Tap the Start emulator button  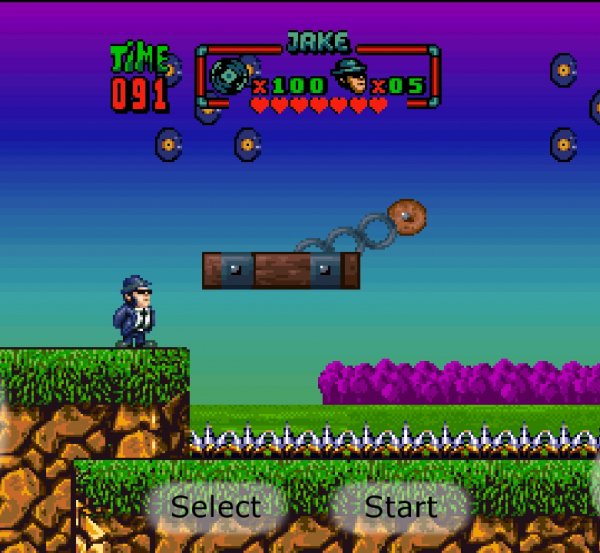[400, 507]
